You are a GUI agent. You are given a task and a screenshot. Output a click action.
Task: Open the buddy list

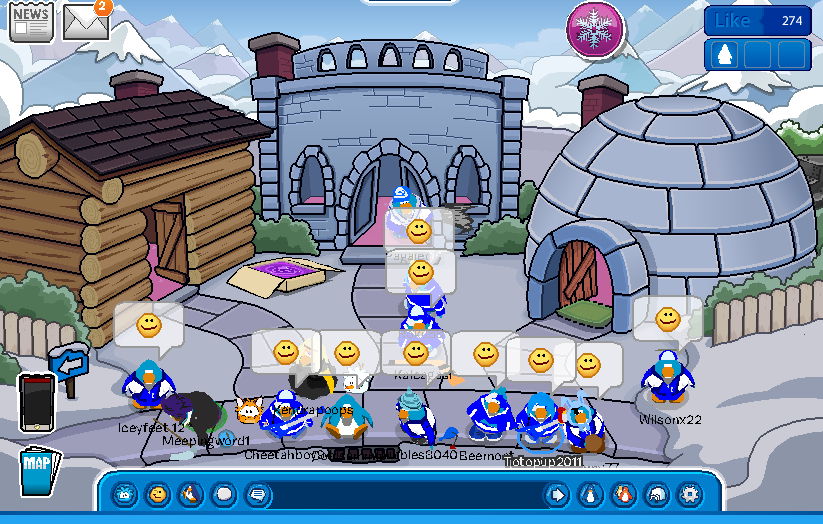(x=623, y=494)
